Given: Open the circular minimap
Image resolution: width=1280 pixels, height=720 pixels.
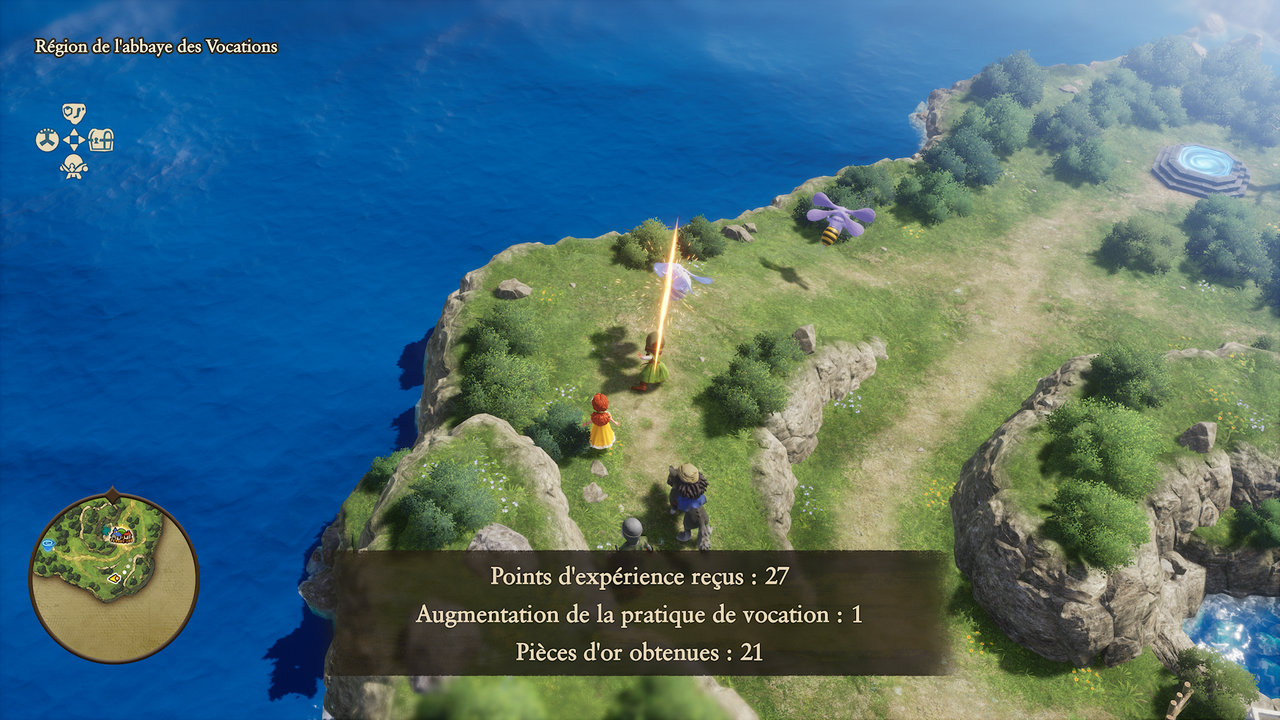Looking at the screenshot, I should click(x=113, y=576).
